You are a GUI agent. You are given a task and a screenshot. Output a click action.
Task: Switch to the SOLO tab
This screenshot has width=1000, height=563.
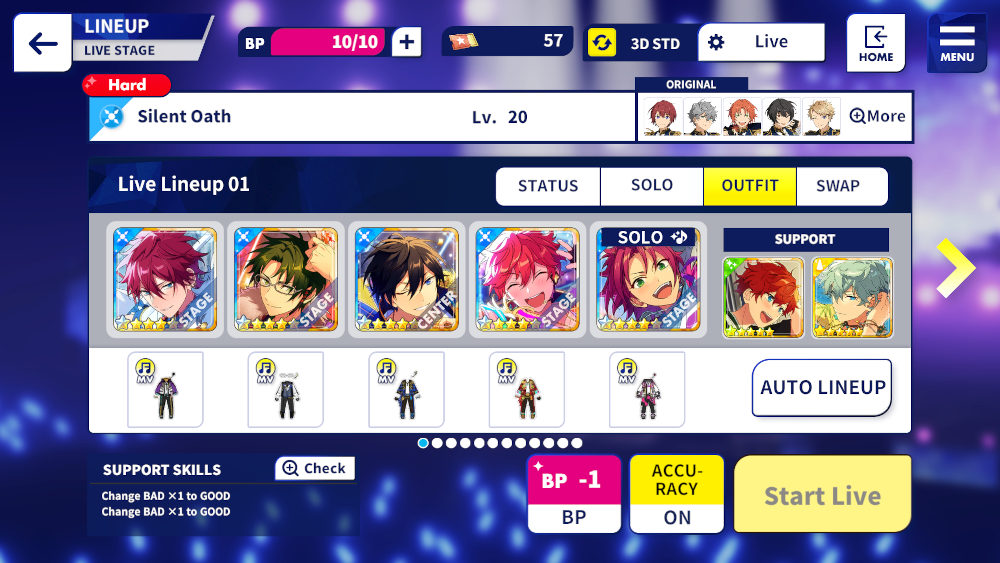tap(651, 186)
